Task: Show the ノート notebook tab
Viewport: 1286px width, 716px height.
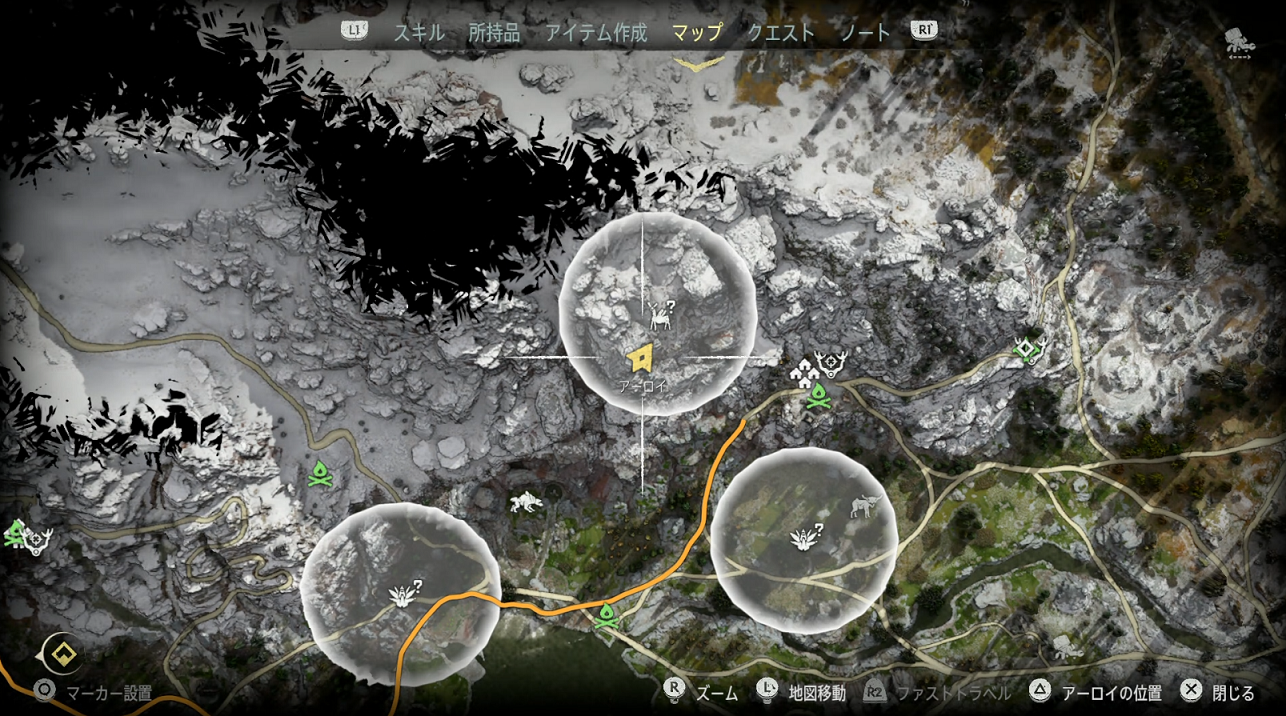Action: point(865,32)
